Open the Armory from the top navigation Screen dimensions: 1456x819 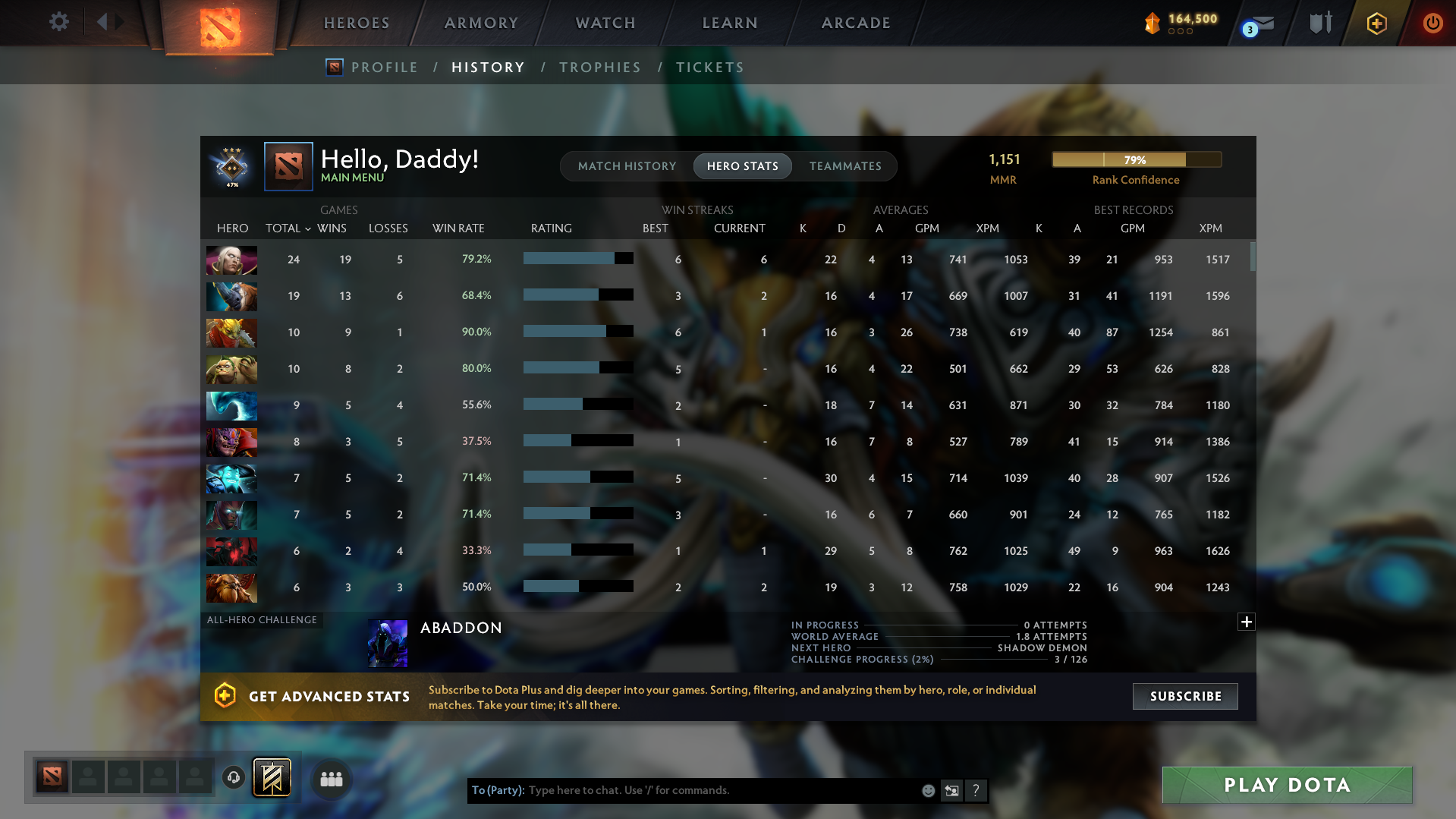pyautogui.click(x=480, y=23)
